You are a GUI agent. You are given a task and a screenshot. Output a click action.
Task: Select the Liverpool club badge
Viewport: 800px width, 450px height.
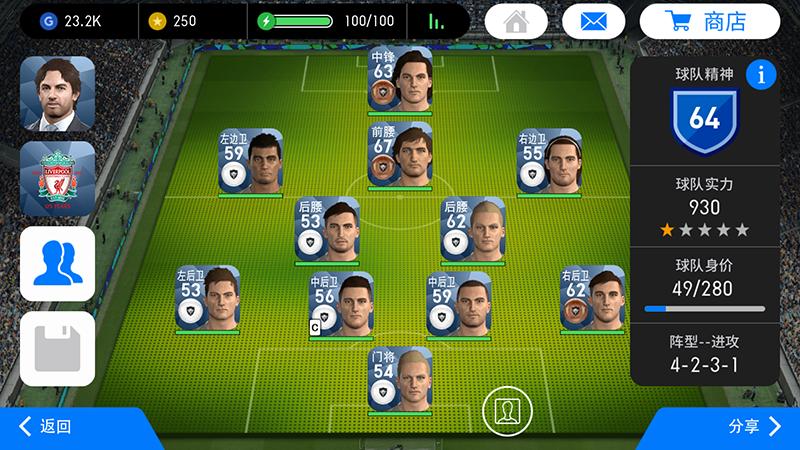click(57, 179)
